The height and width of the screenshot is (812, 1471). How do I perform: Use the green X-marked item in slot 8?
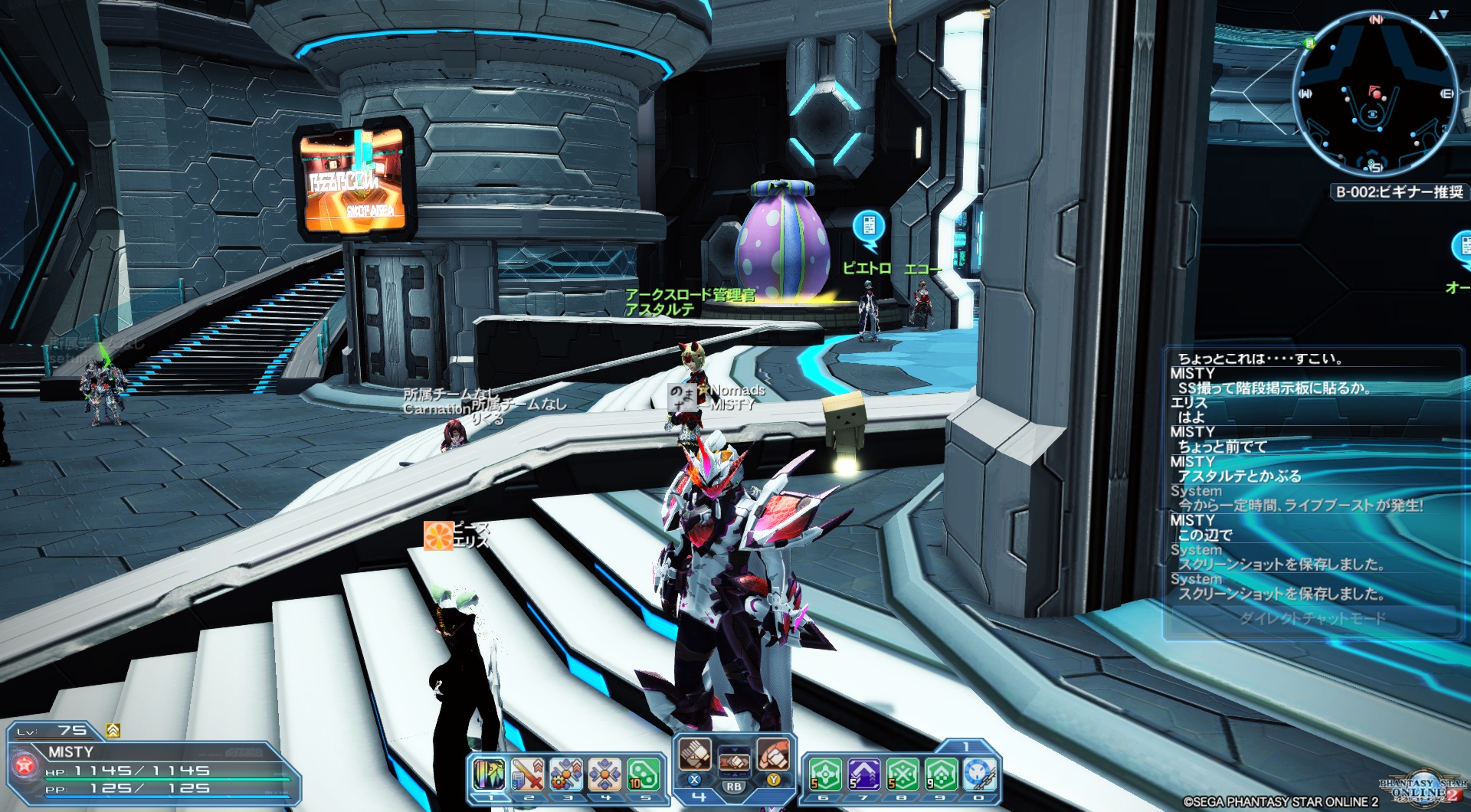click(903, 774)
